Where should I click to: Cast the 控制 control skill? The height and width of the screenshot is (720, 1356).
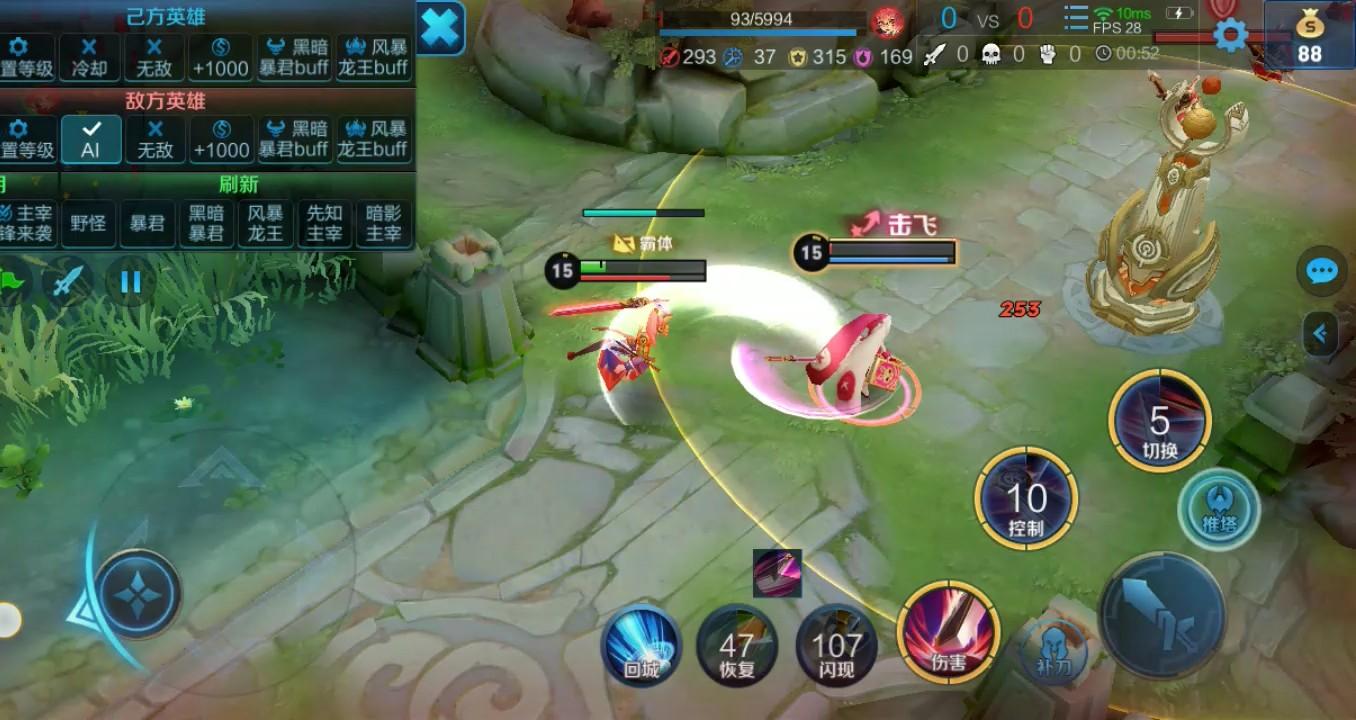1026,499
